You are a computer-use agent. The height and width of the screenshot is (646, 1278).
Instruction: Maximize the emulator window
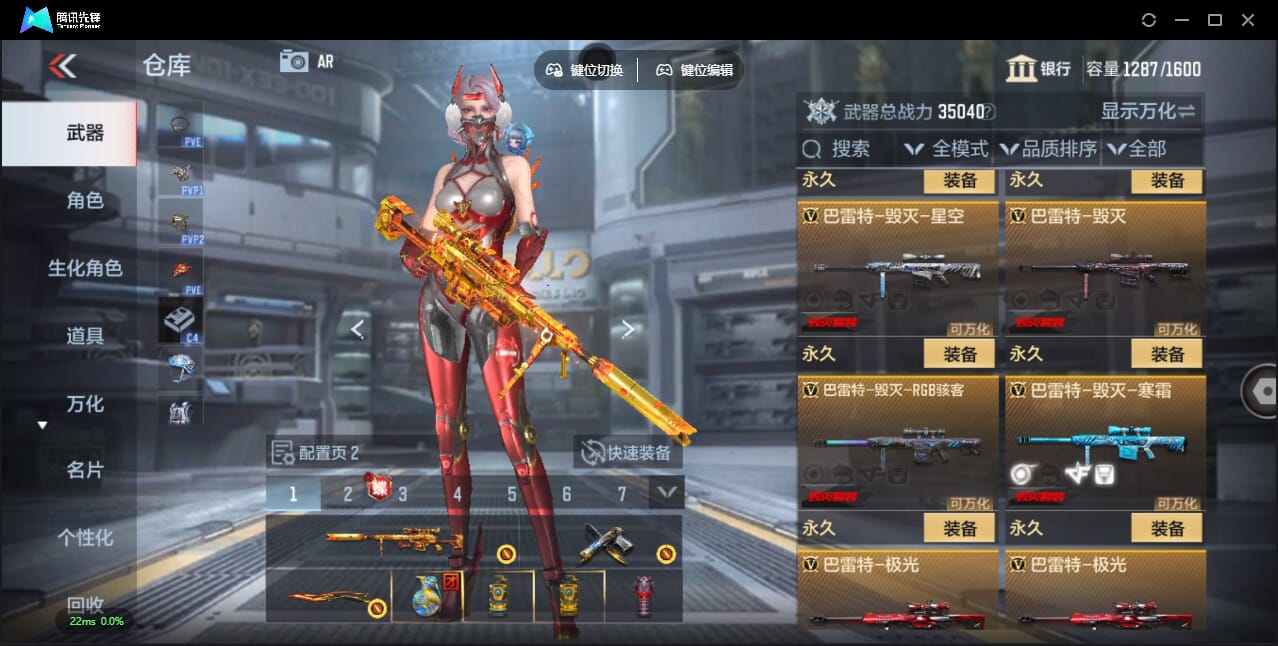click(1215, 20)
